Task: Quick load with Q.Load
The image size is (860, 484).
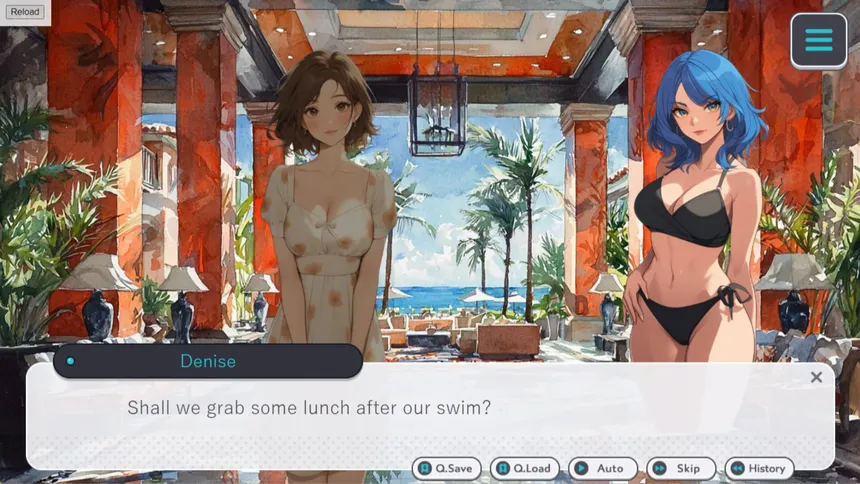Action: click(523, 468)
